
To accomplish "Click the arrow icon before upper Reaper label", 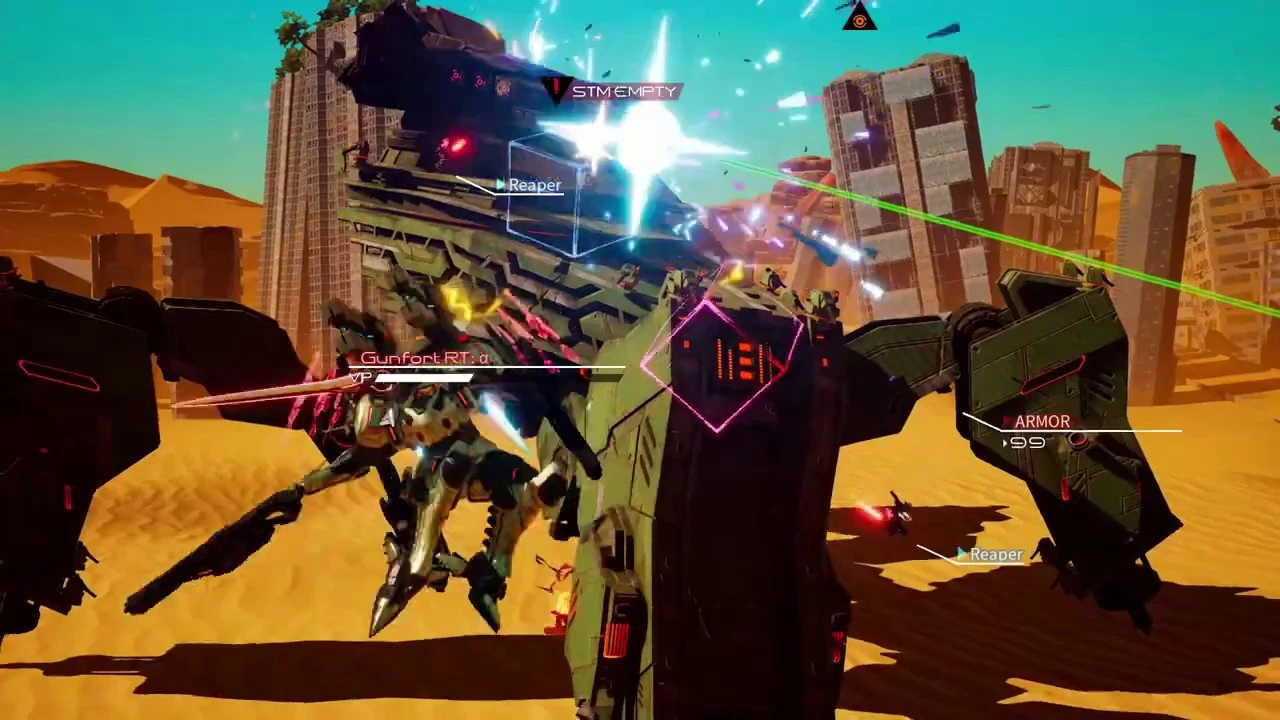I will (x=500, y=185).
